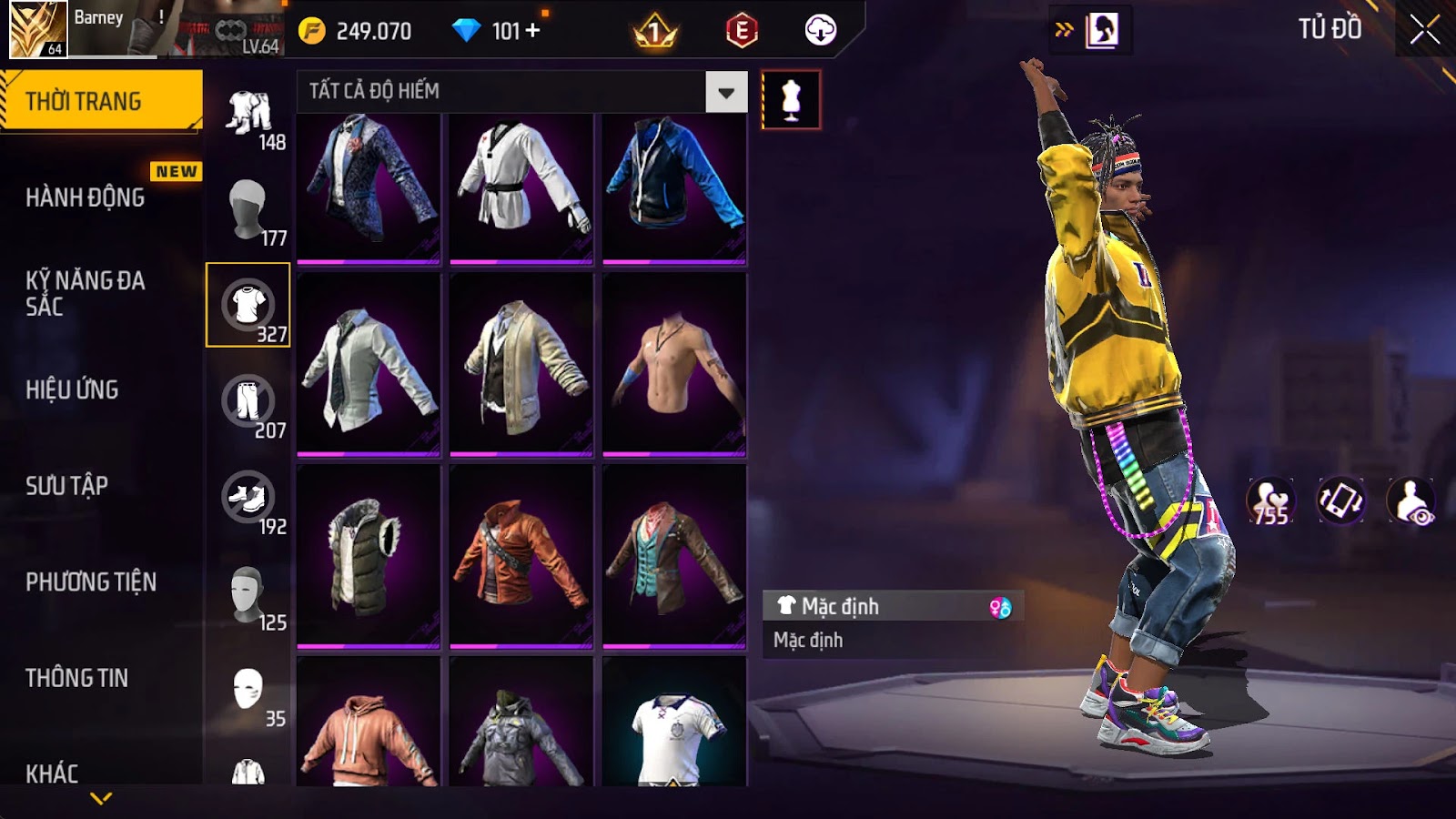Pick the green fur-collar vest
This screenshot has height=819, width=1456.
369,555
